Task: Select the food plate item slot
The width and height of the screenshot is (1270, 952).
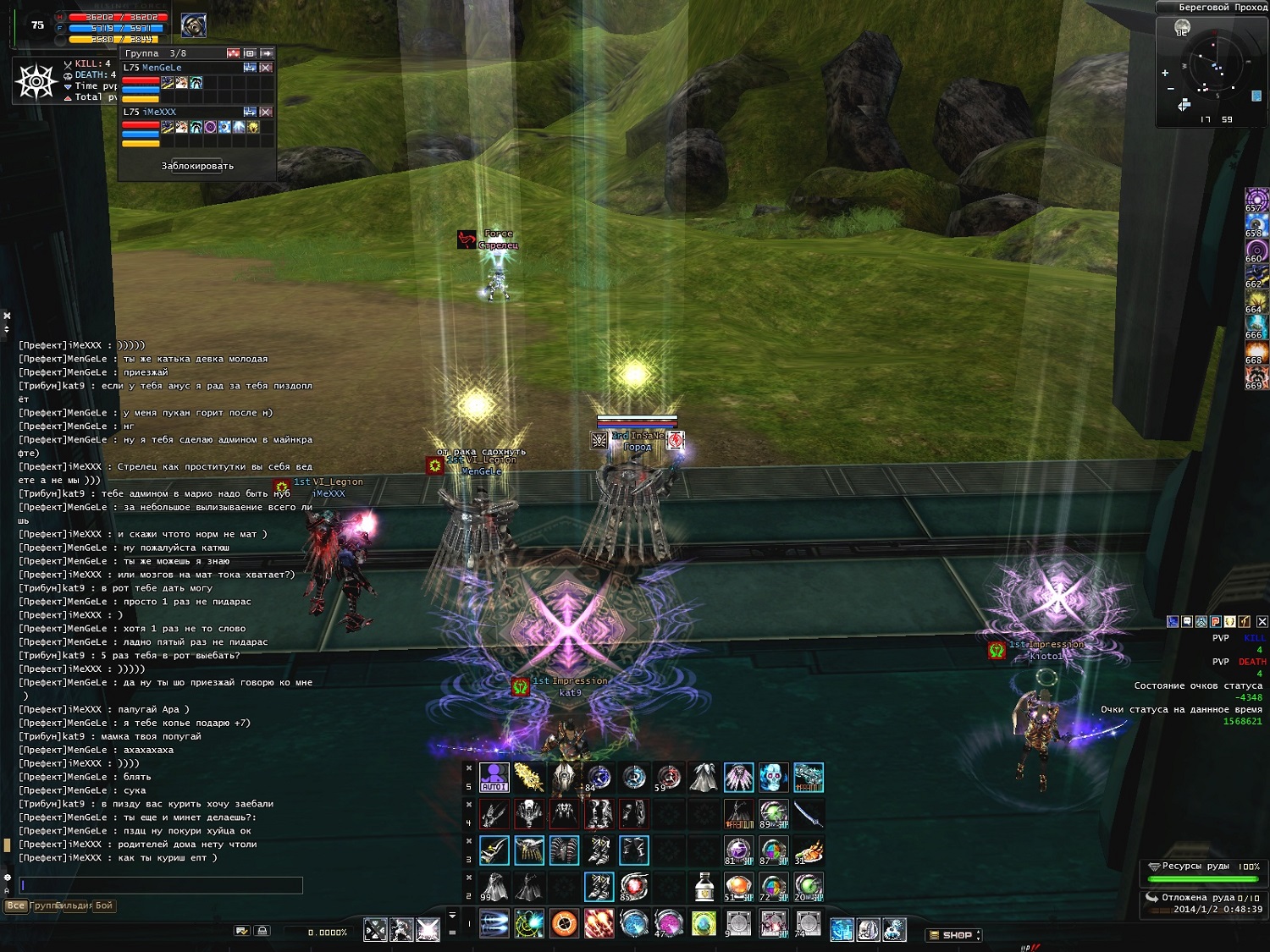Action: pos(809,850)
